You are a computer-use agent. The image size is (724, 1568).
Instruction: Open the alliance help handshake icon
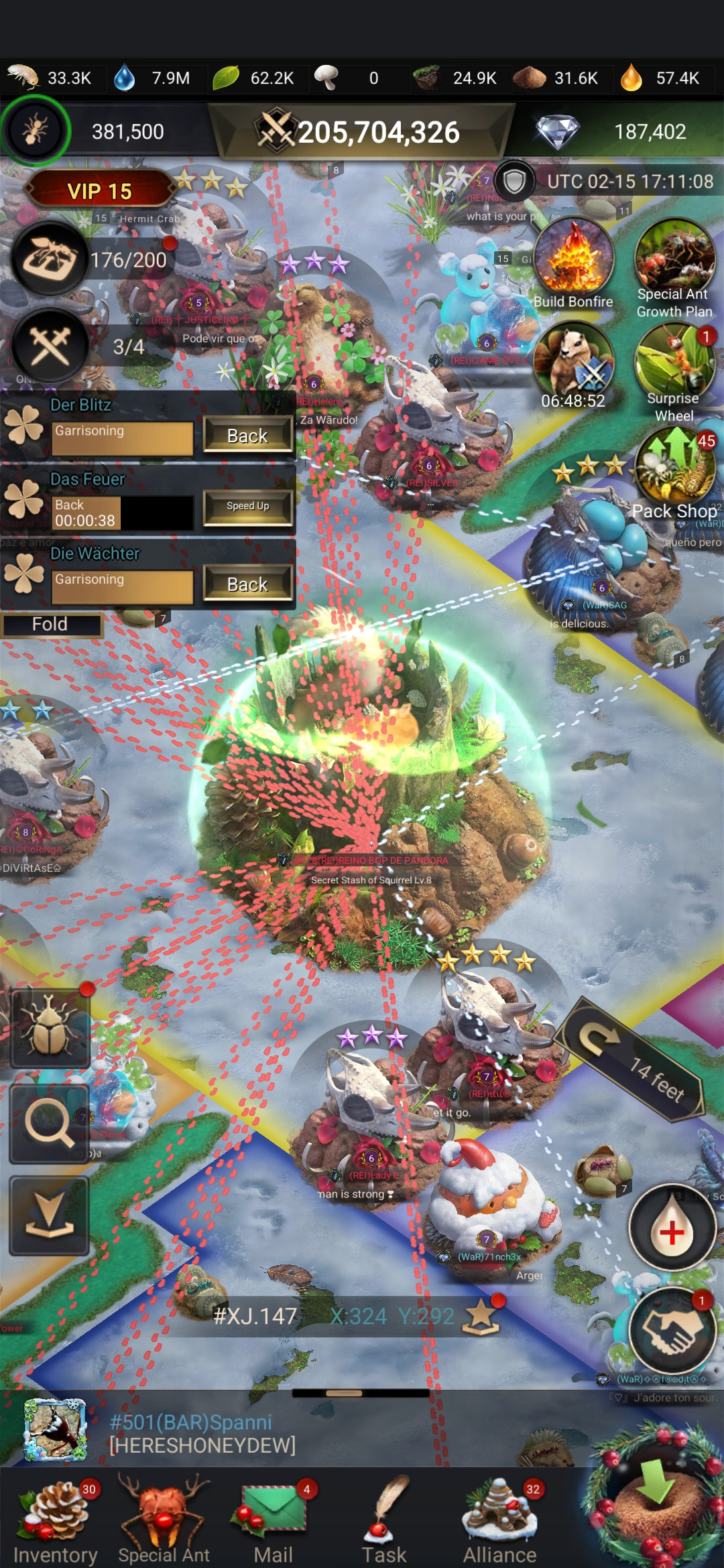[x=672, y=1330]
